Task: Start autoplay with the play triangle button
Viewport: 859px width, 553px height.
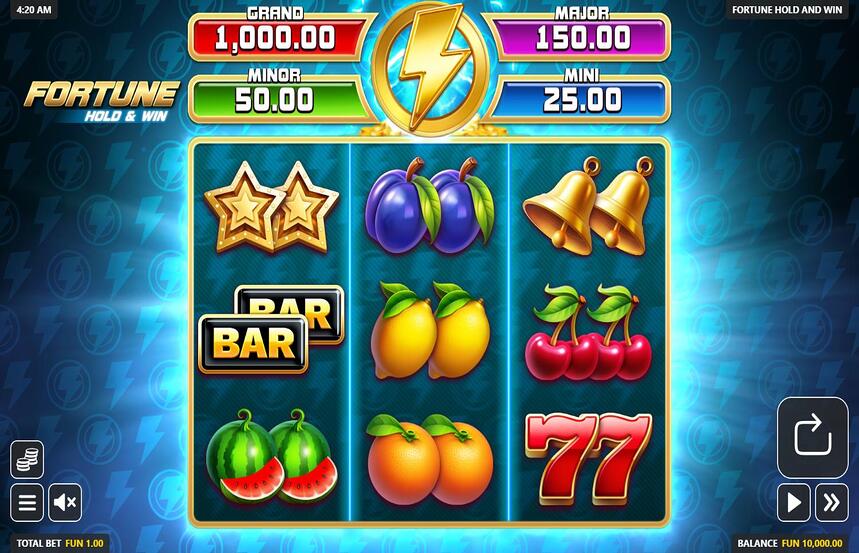Action: 793,502
